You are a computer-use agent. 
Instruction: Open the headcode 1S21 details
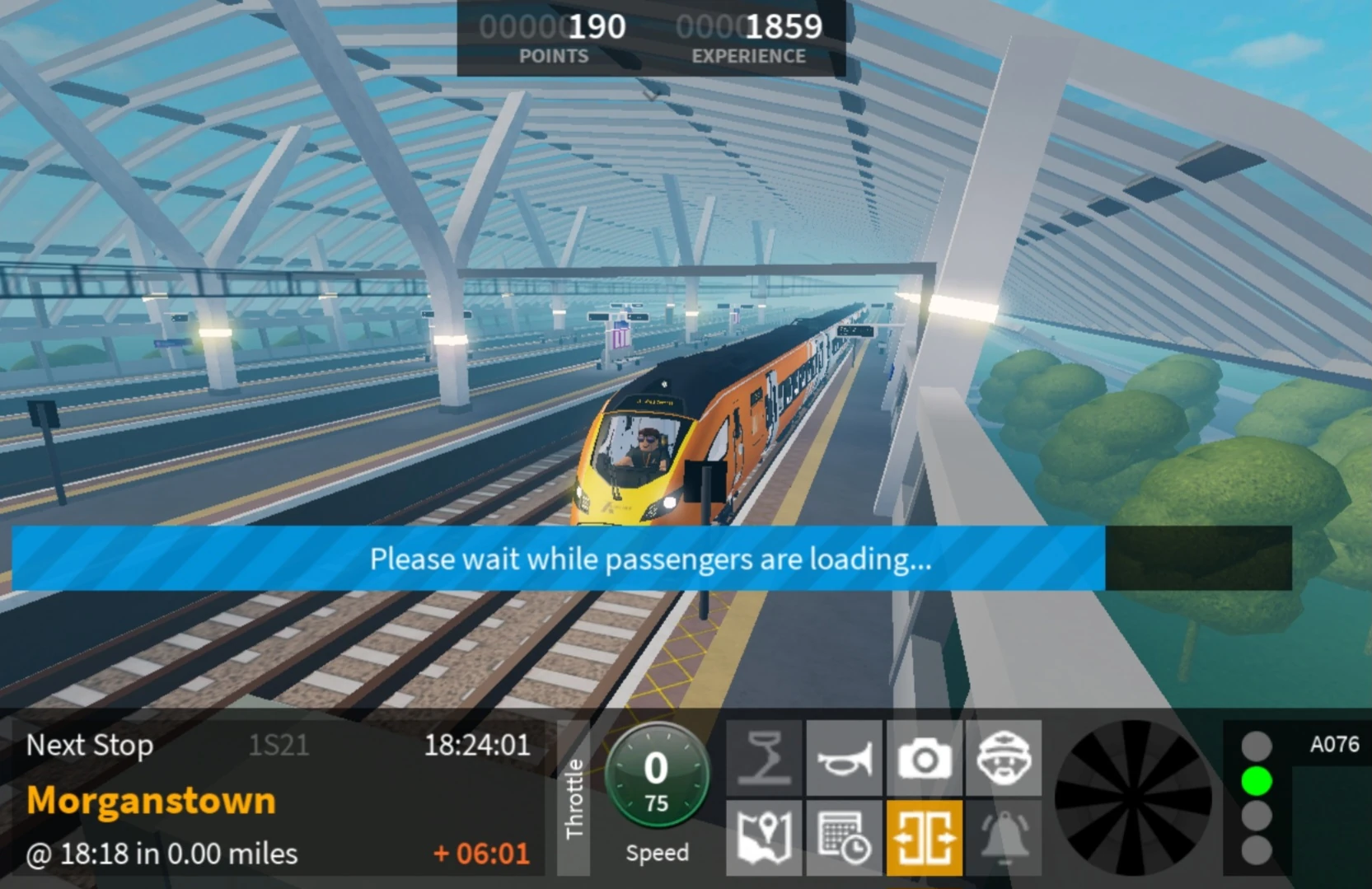[x=279, y=746]
